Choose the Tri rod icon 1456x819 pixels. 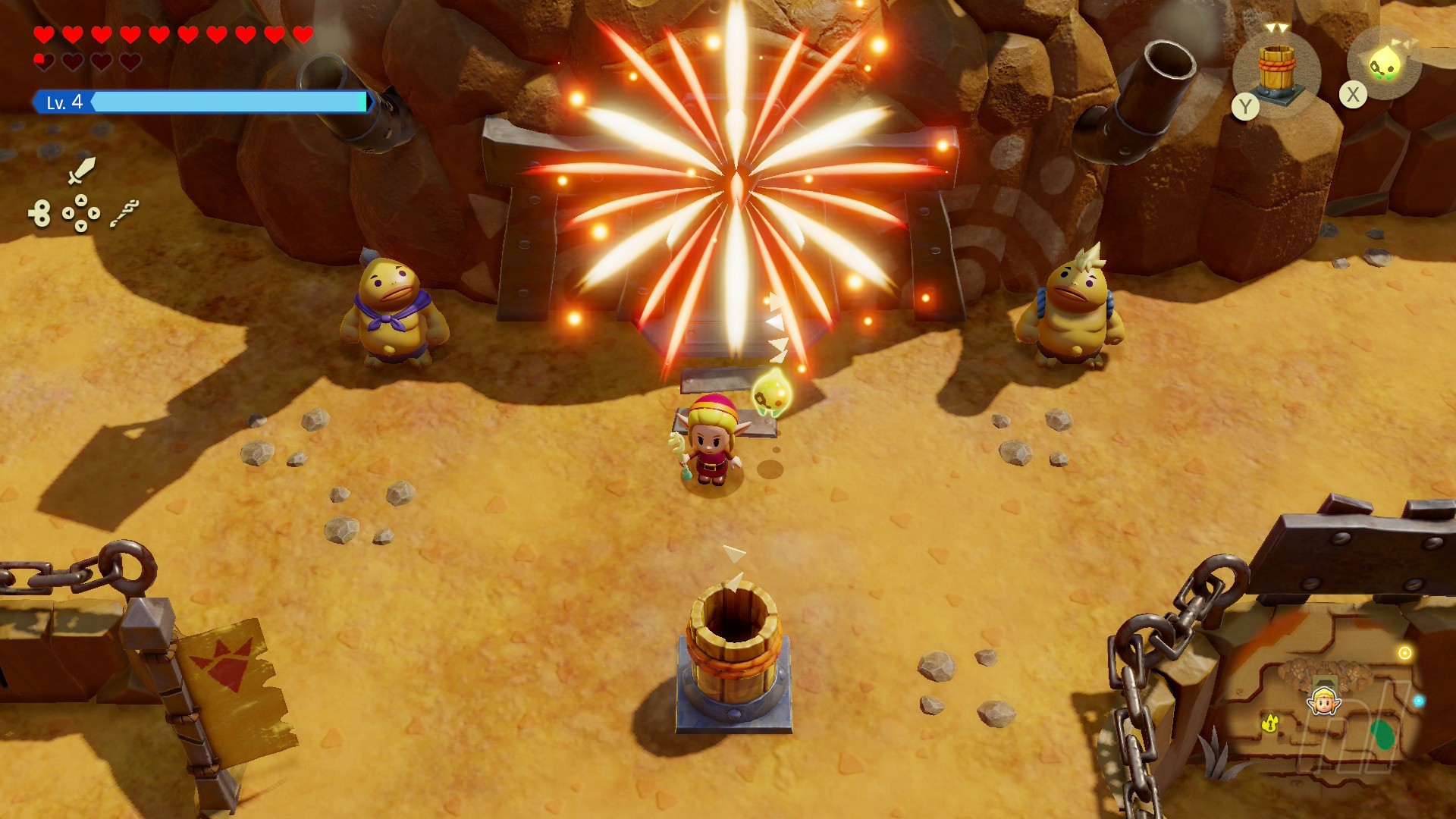[124, 213]
